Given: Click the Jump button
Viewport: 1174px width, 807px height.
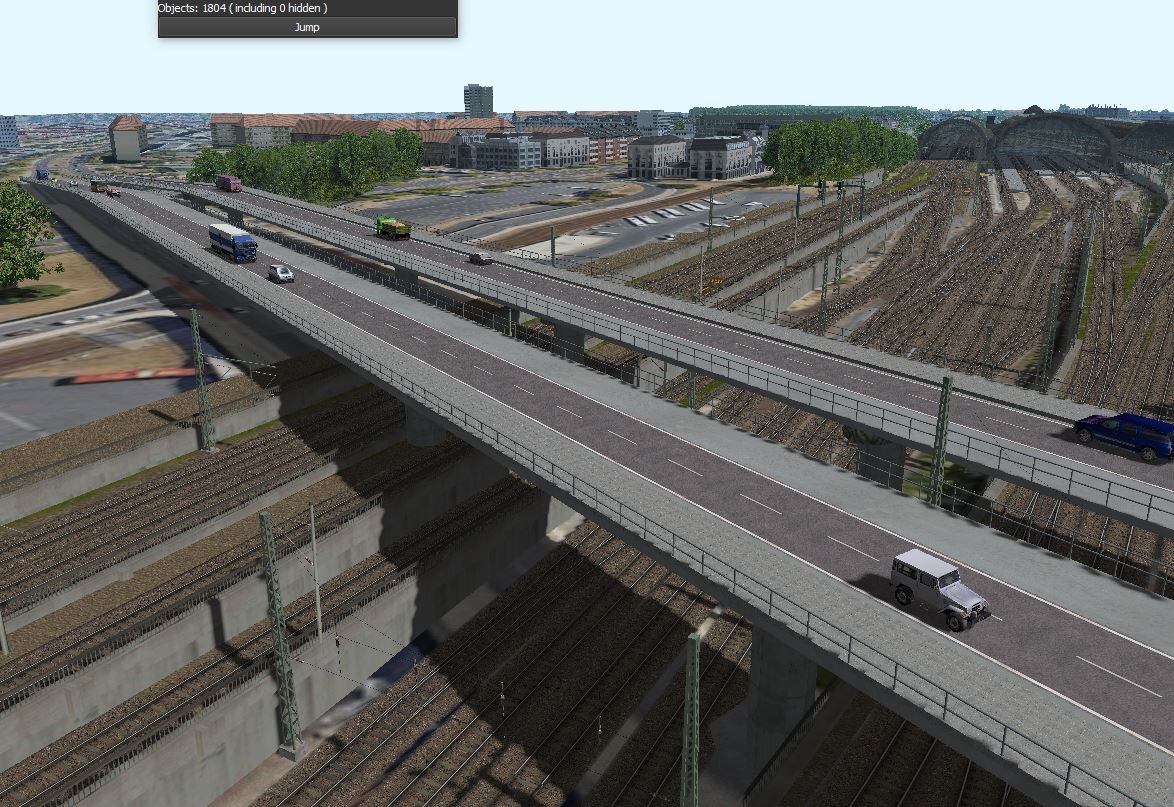Looking at the screenshot, I should click(x=307, y=27).
